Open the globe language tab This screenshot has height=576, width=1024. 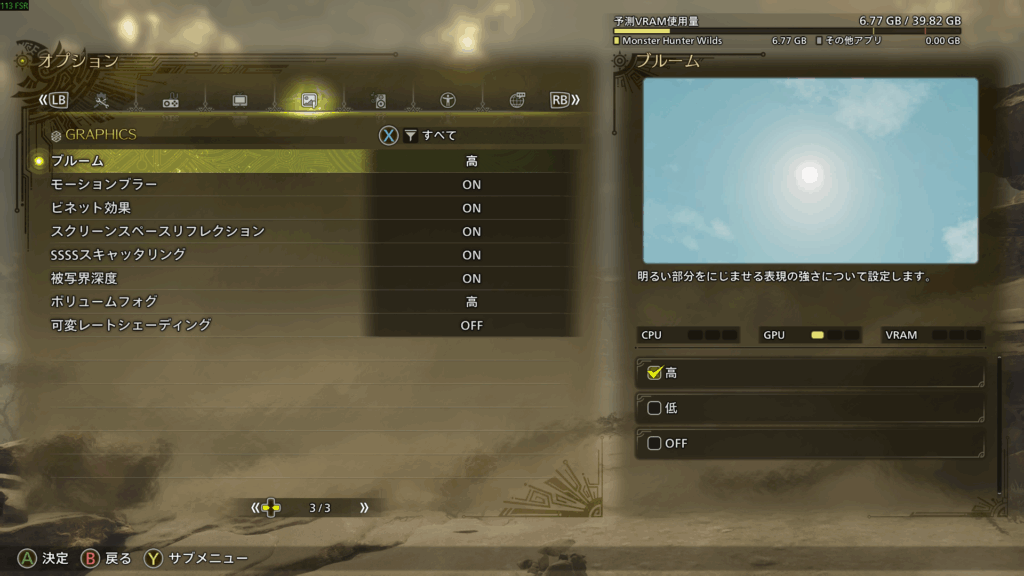tap(517, 100)
